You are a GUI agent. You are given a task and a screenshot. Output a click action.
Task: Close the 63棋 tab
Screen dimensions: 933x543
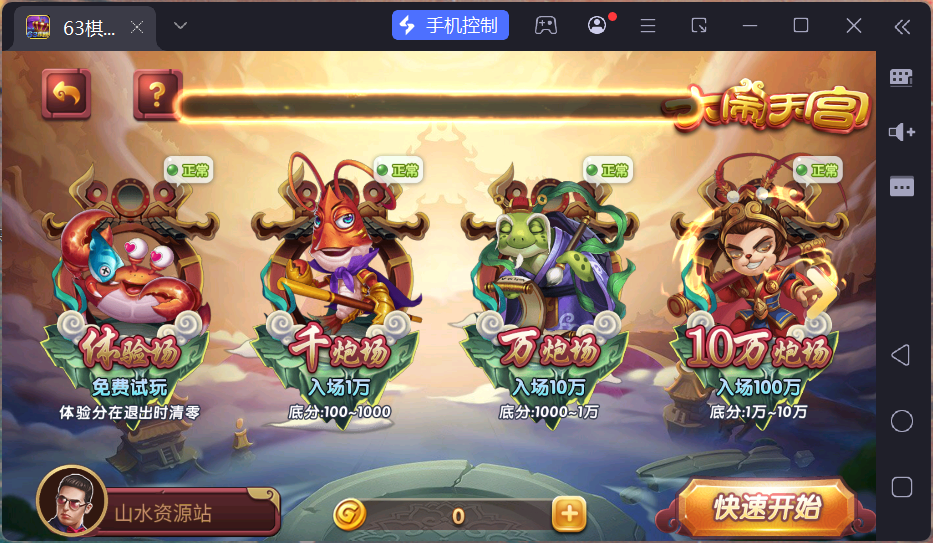pos(137,27)
